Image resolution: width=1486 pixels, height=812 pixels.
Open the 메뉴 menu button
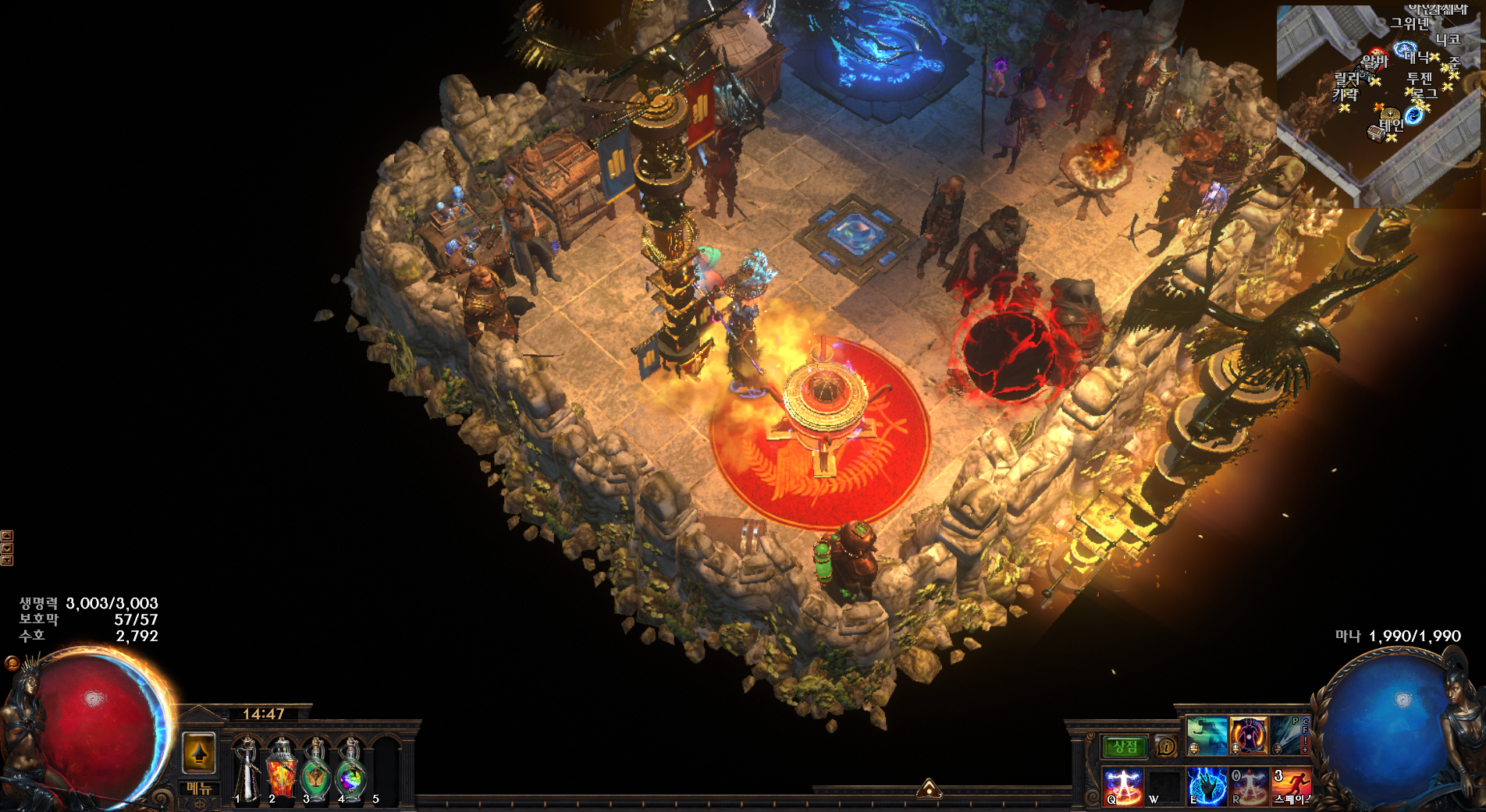point(199,788)
